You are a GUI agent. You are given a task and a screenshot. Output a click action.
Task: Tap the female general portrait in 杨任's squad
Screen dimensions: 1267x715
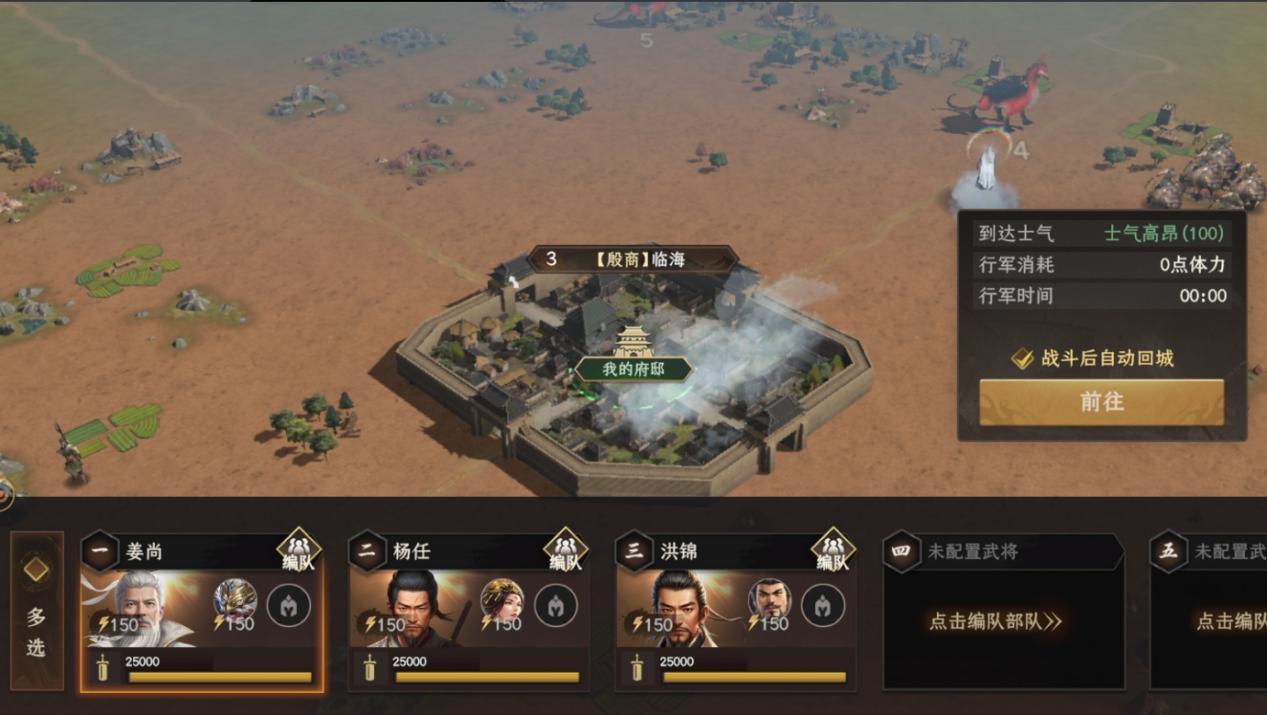[502, 600]
